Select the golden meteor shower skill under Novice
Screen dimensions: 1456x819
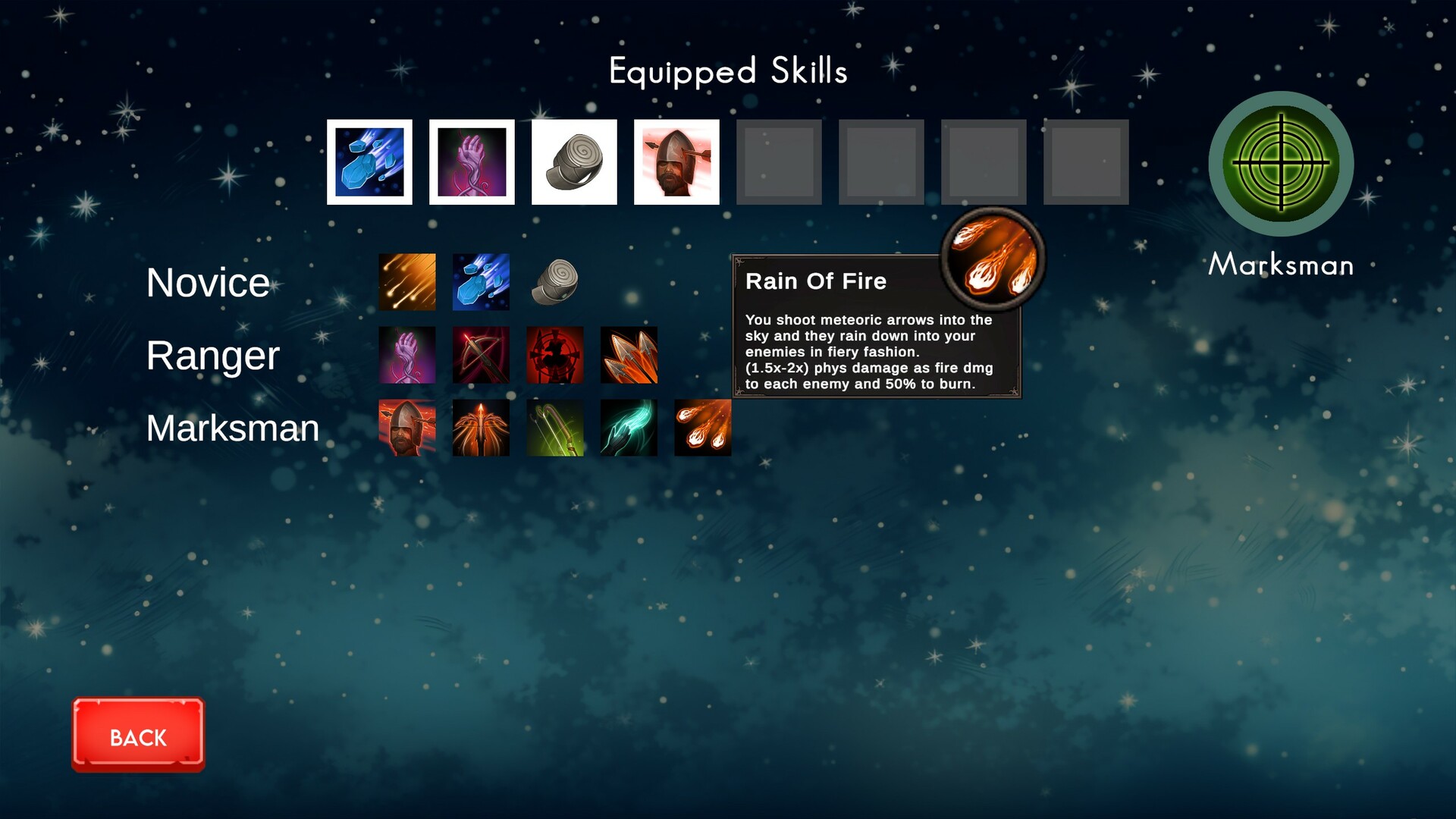pyautogui.click(x=407, y=282)
